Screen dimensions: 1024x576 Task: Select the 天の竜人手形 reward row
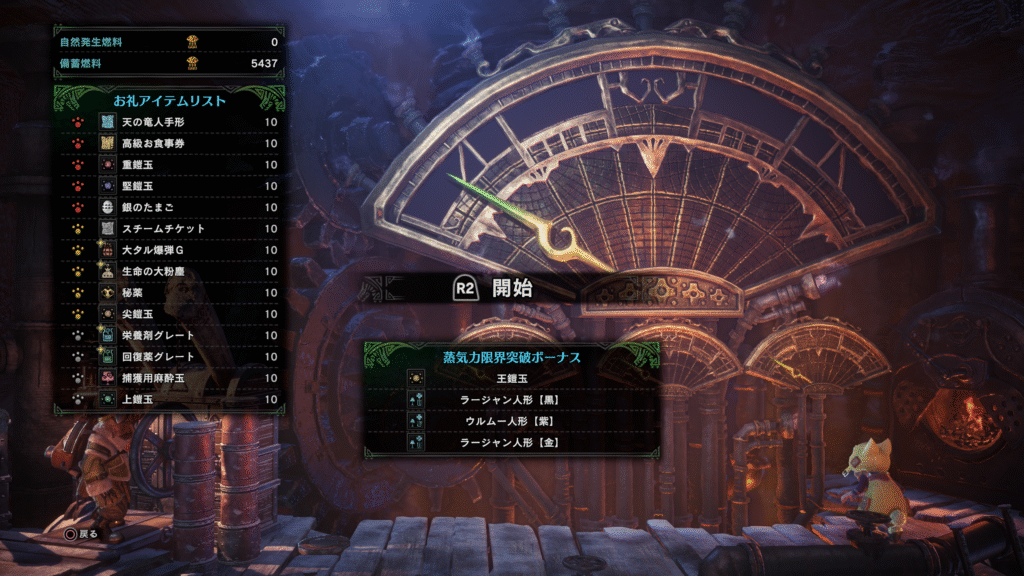(x=168, y=122)
